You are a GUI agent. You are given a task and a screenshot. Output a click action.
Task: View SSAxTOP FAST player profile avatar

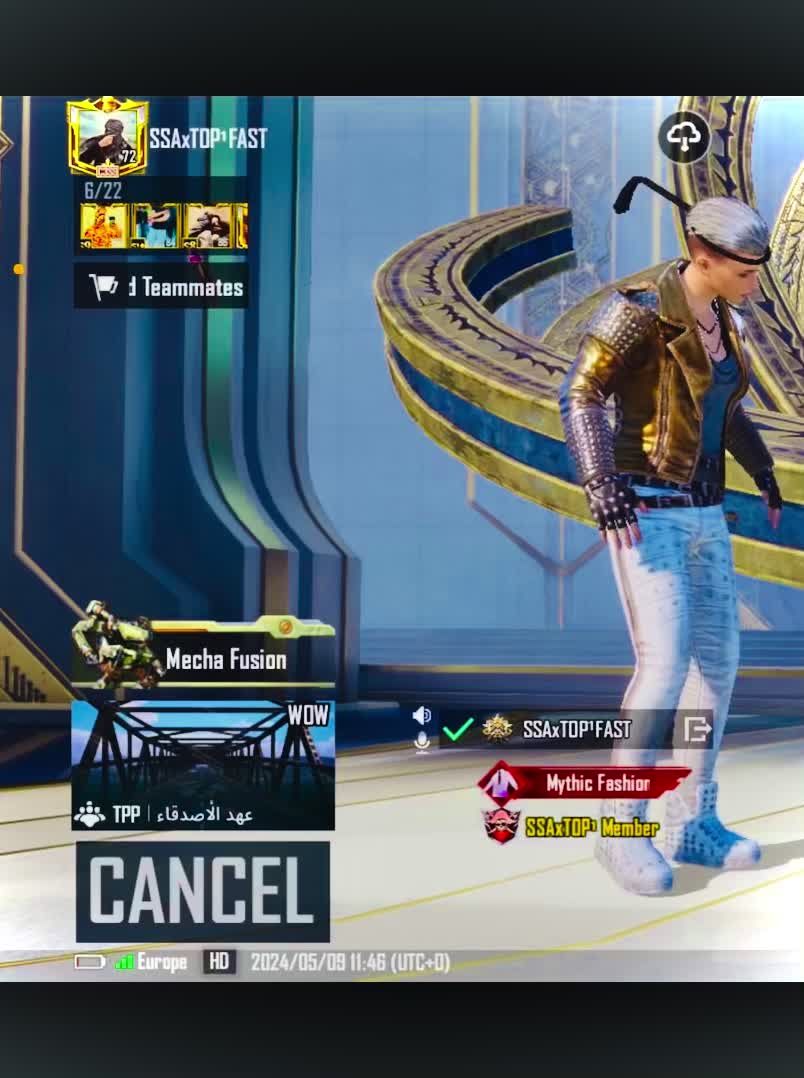click(107, 139)
